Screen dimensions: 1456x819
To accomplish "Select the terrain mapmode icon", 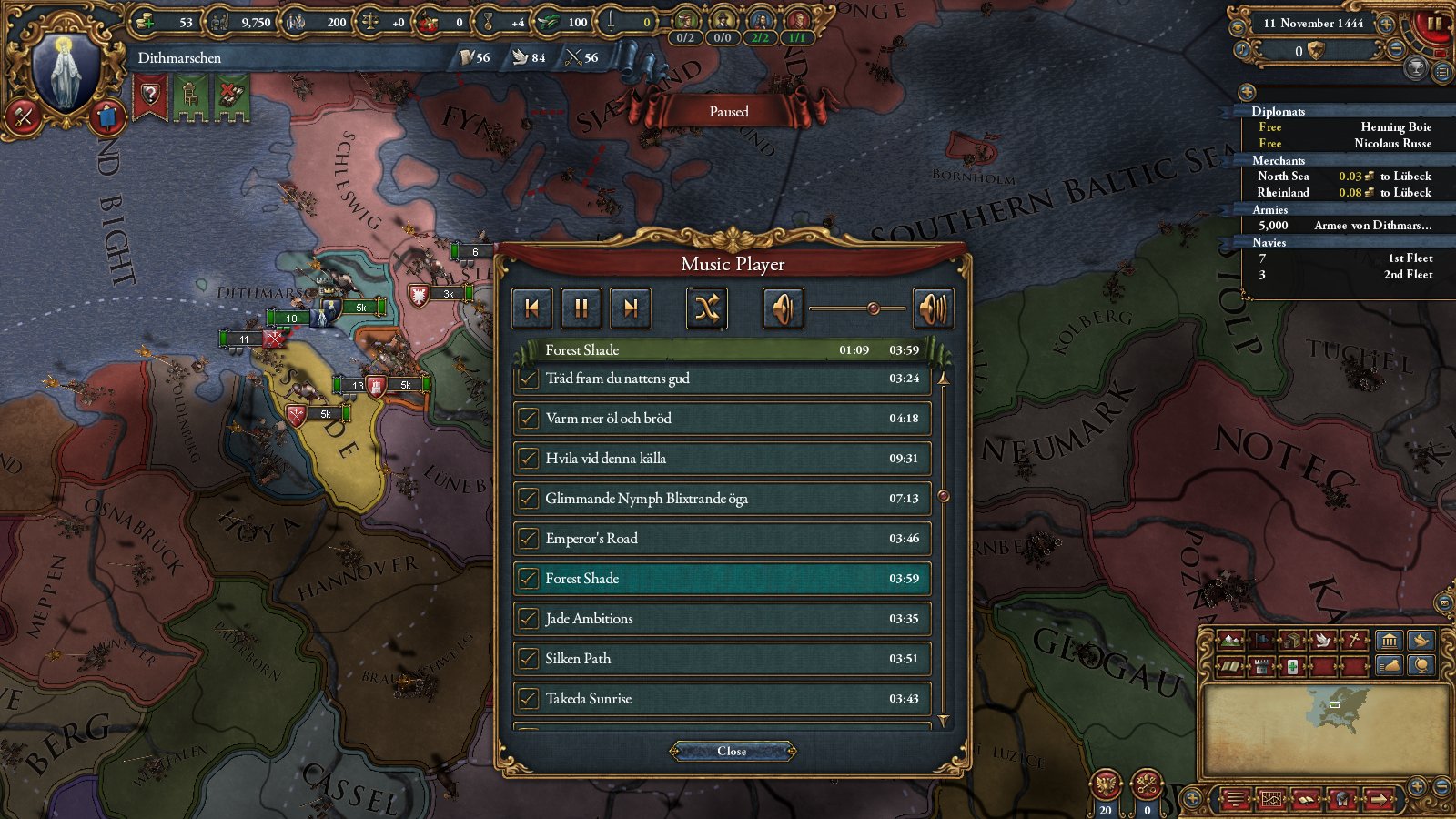I will pyautogui.click(x=1230, y=639).
